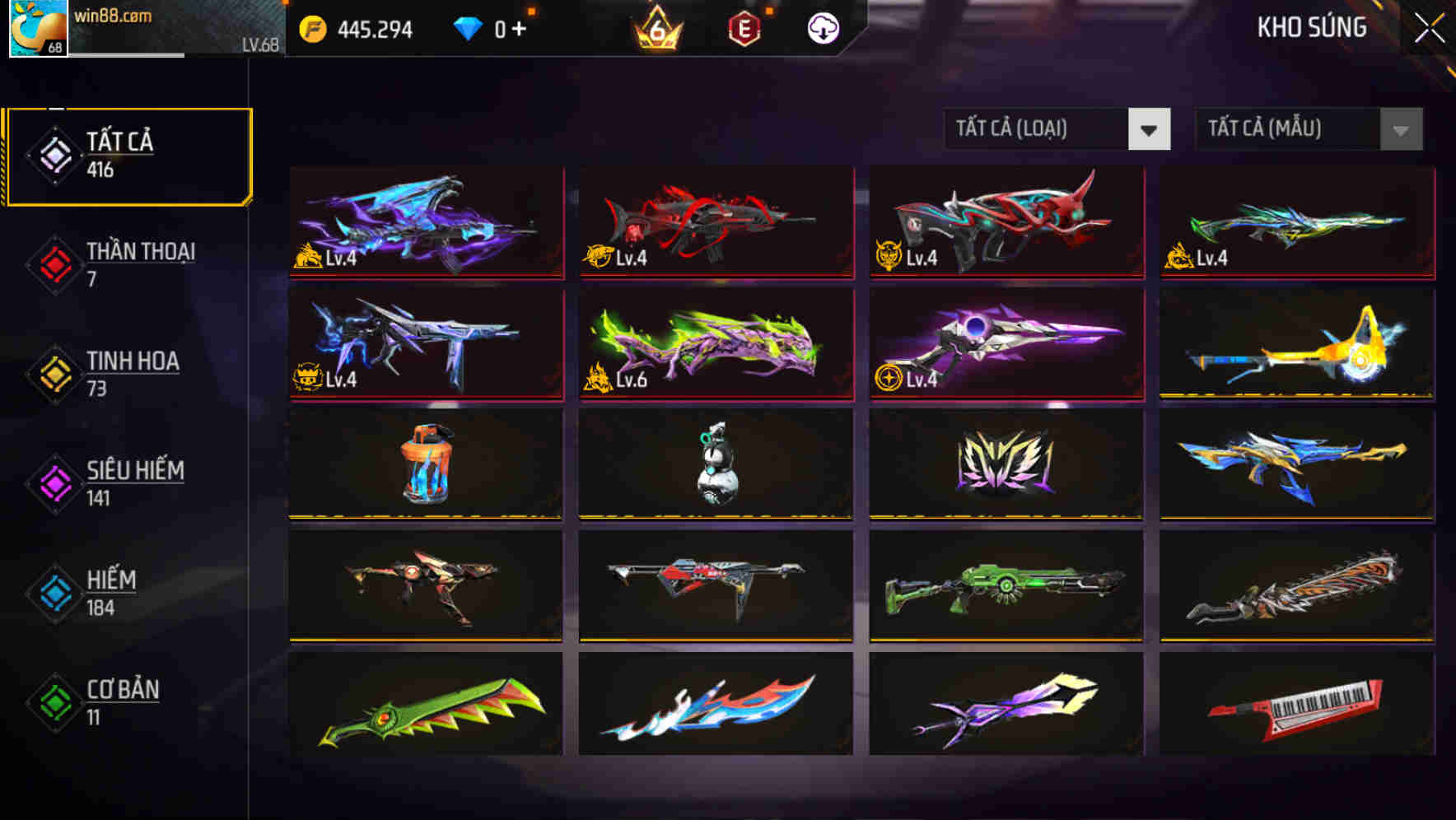
Task: Click the blue diamond currency icon
Action: [466, 27]
